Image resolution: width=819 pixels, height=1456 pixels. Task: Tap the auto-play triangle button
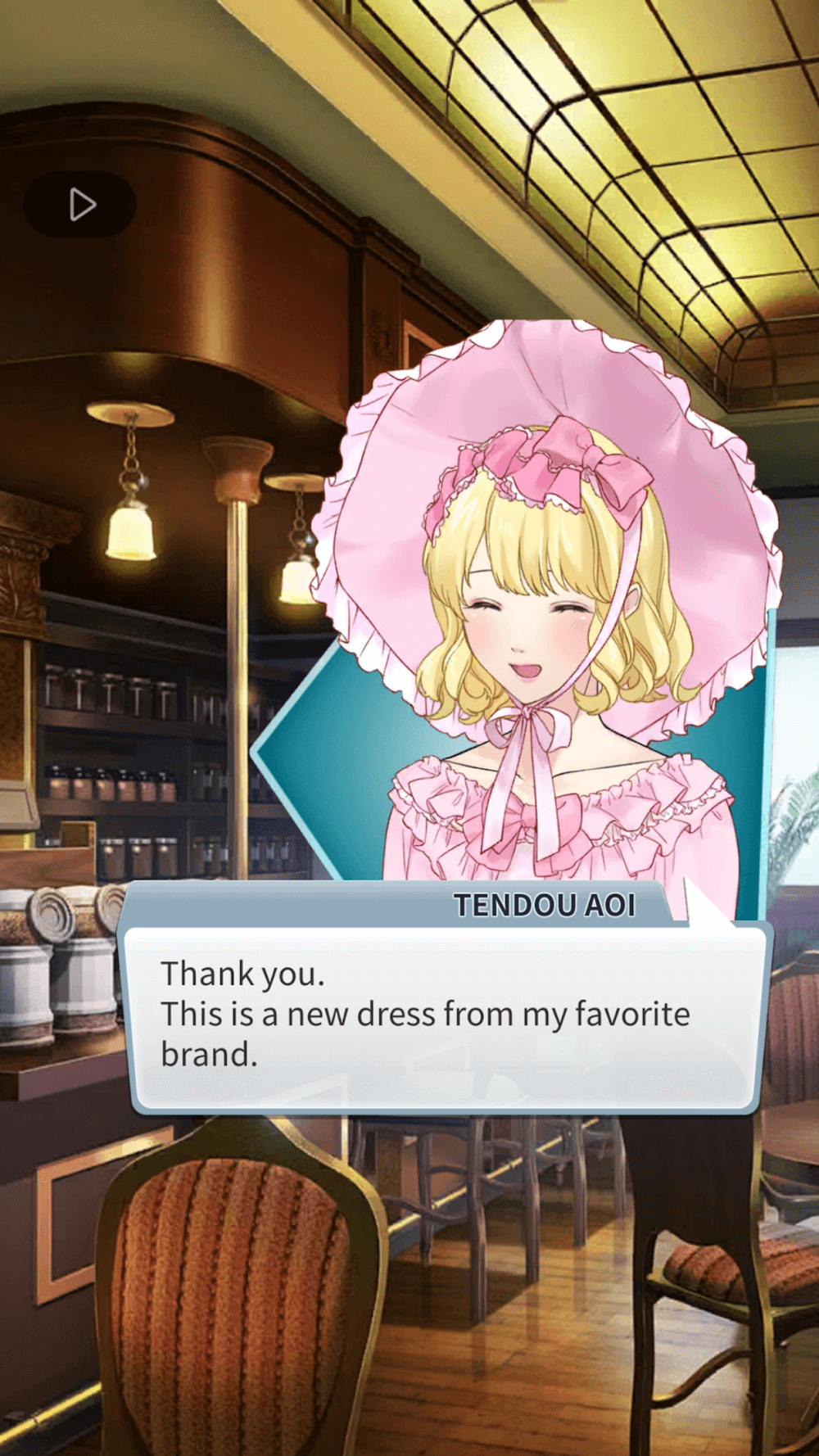(80, 205)
